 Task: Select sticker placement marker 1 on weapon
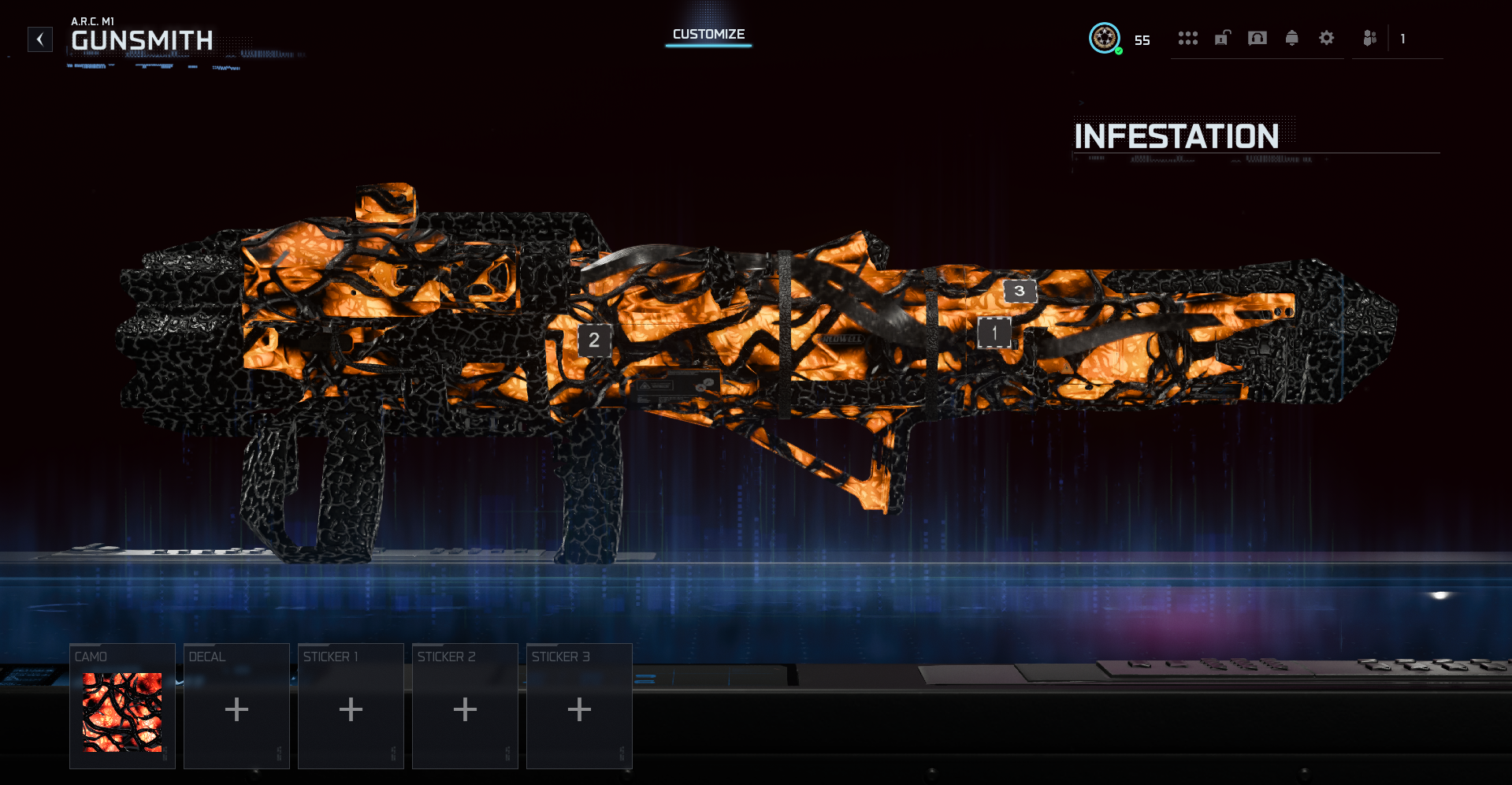click(994, 333)
